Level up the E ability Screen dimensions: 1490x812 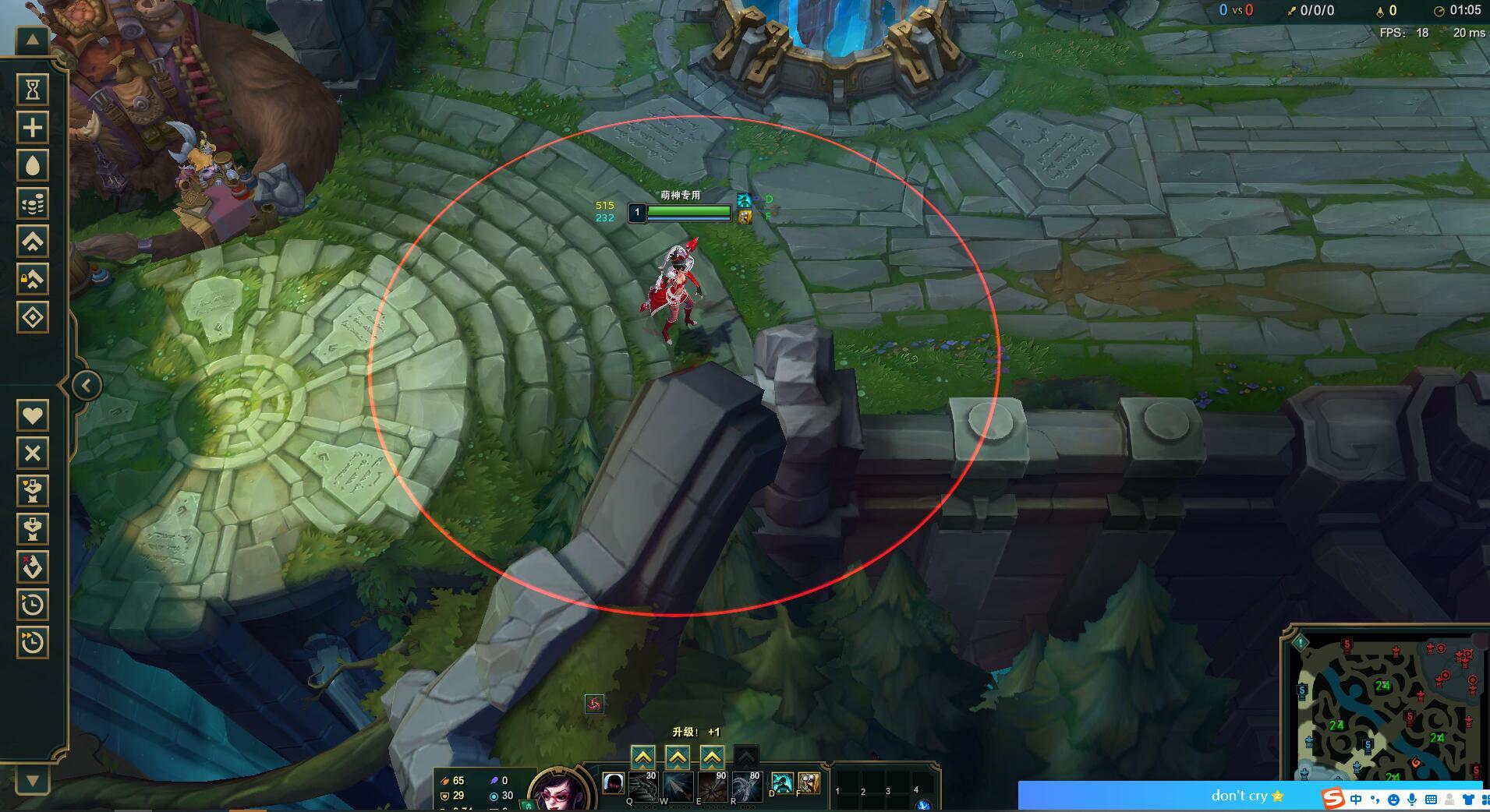pos(712,757)
